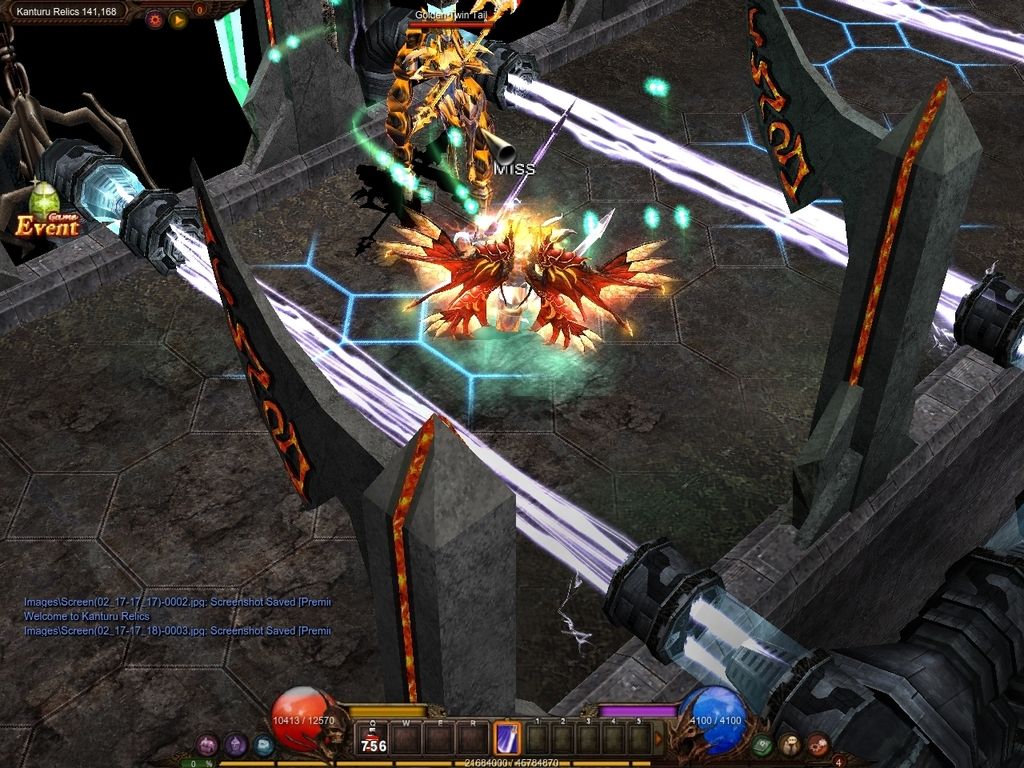Open the blue round menu button
This screenshot has height=768, width=1024.
(262, 744)
